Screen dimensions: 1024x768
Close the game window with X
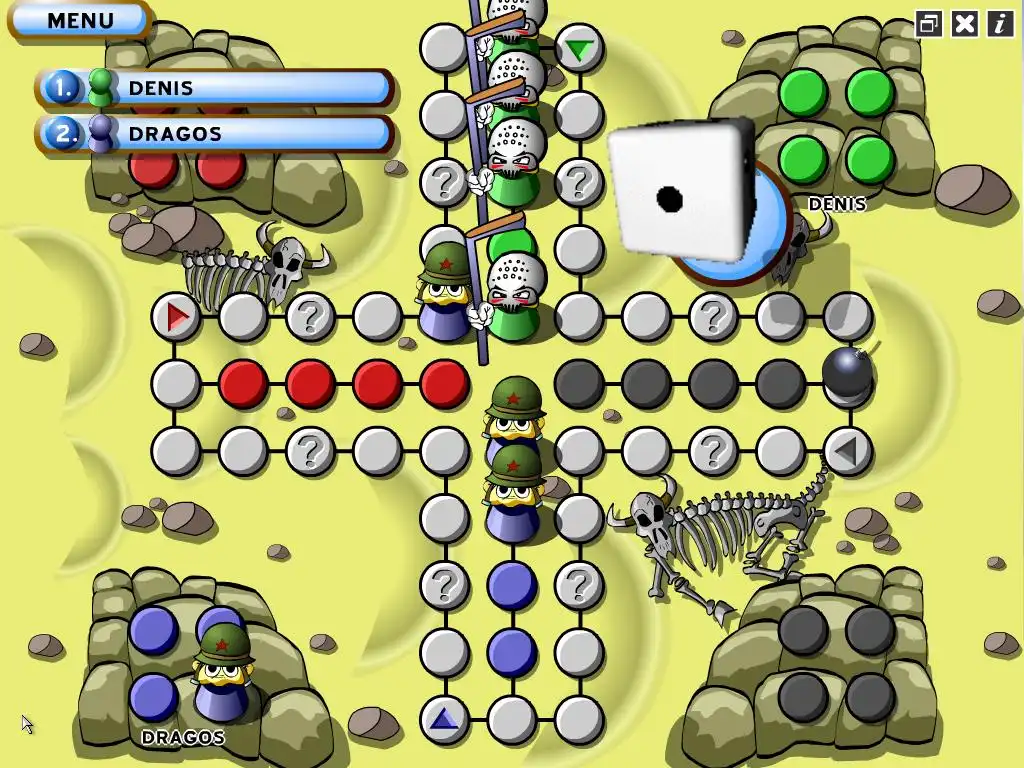click(964, 24)
